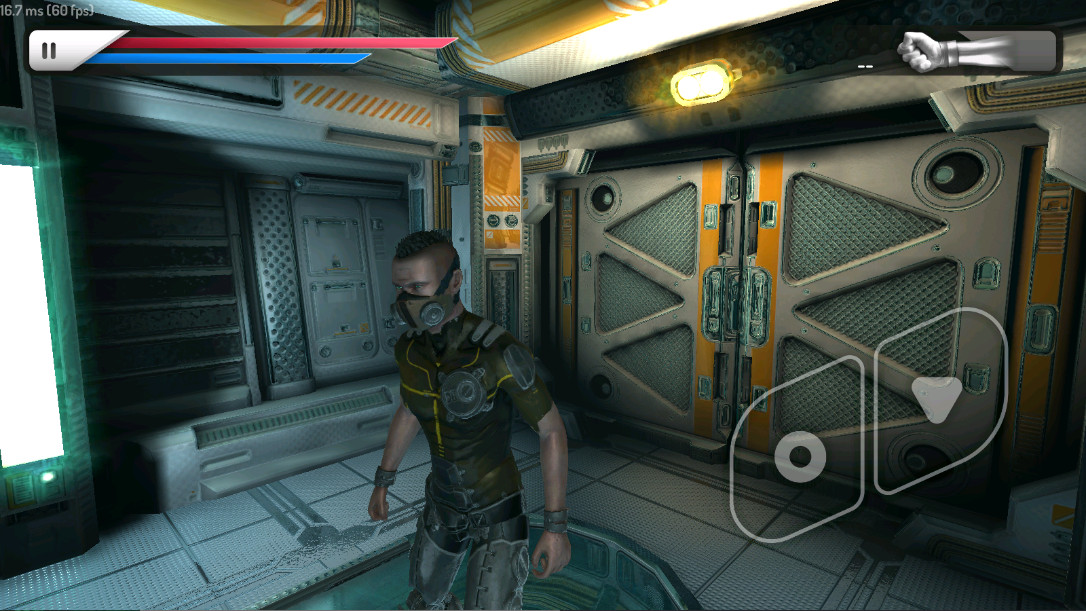Tap the circle action touch button
The height and width of the screenshot is (611, 1086).
click(x=799, y=457)
